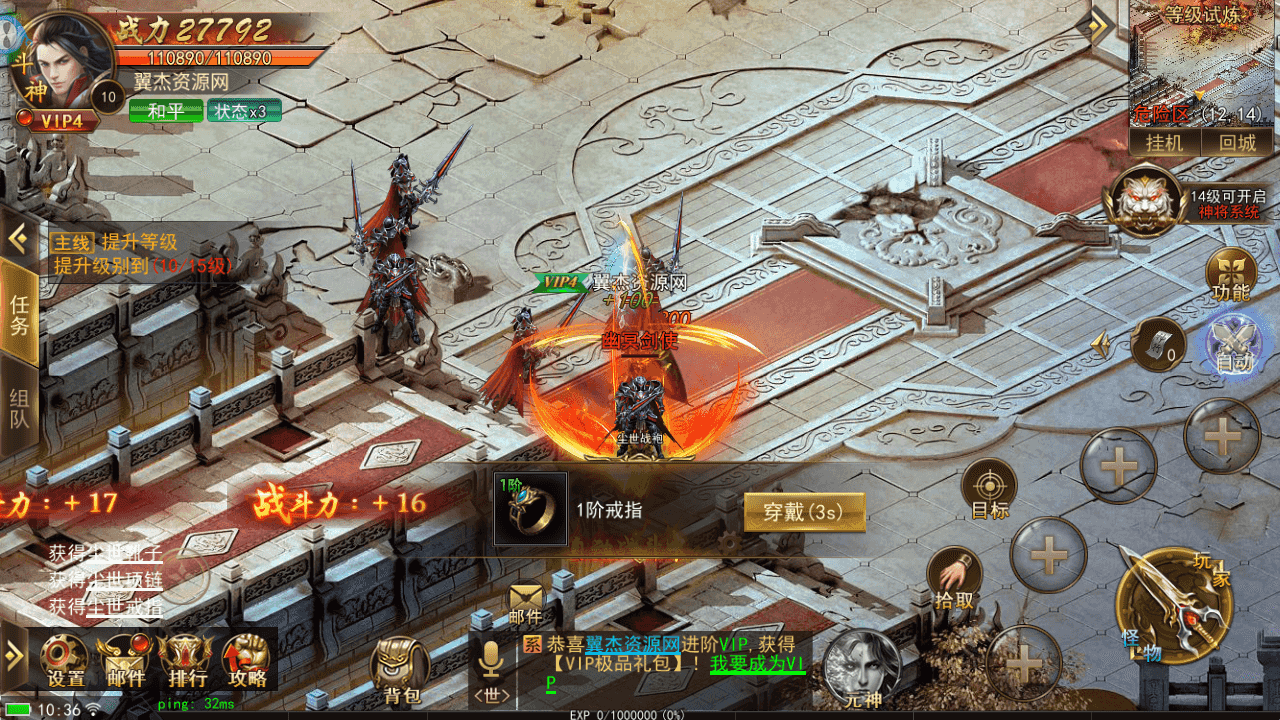This screenshot has height=720, width=1280.
Task: Click the 我要成为VIP link
Action: (757, 664)
